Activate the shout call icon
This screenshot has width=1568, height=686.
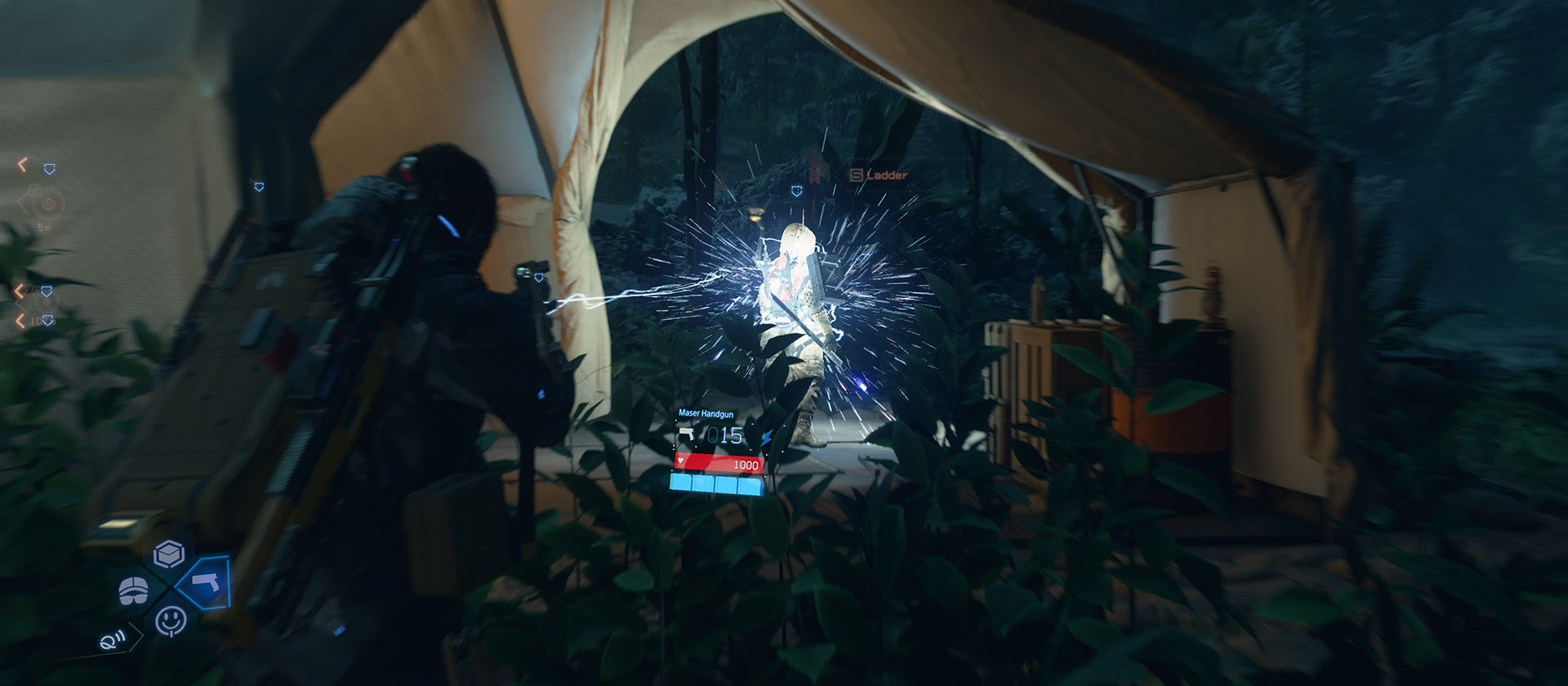(113, 639)
